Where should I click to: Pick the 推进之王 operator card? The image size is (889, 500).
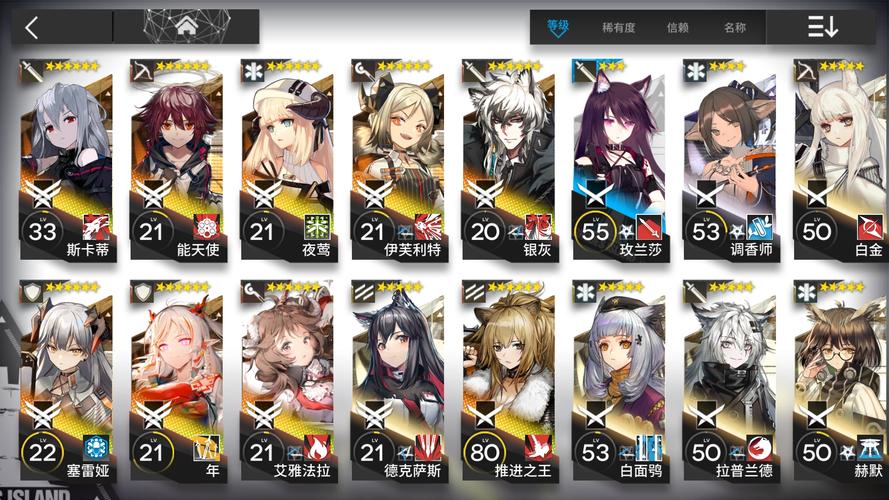[x=509, y=380]
